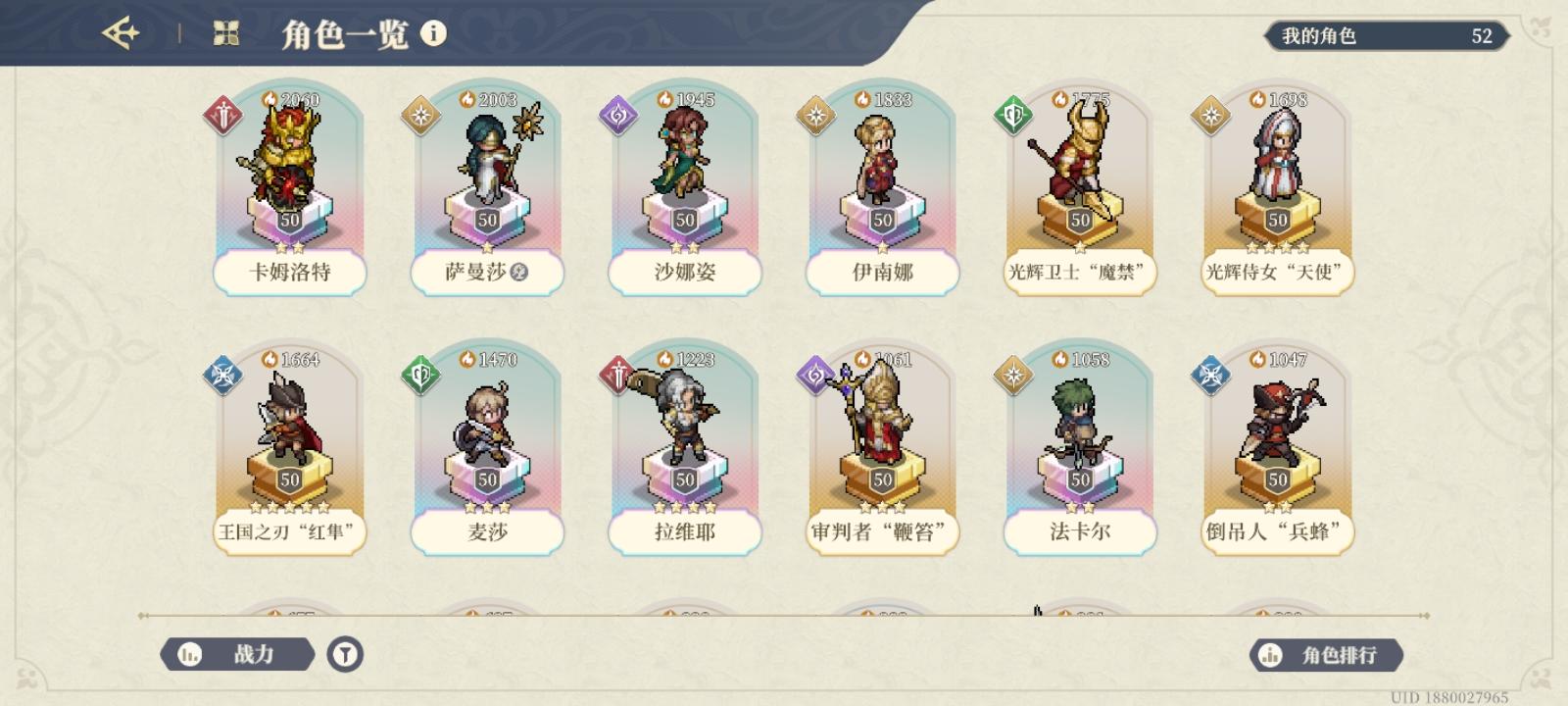Click the back arrow in the top-left corner
1568x706 pixels.
121,31
